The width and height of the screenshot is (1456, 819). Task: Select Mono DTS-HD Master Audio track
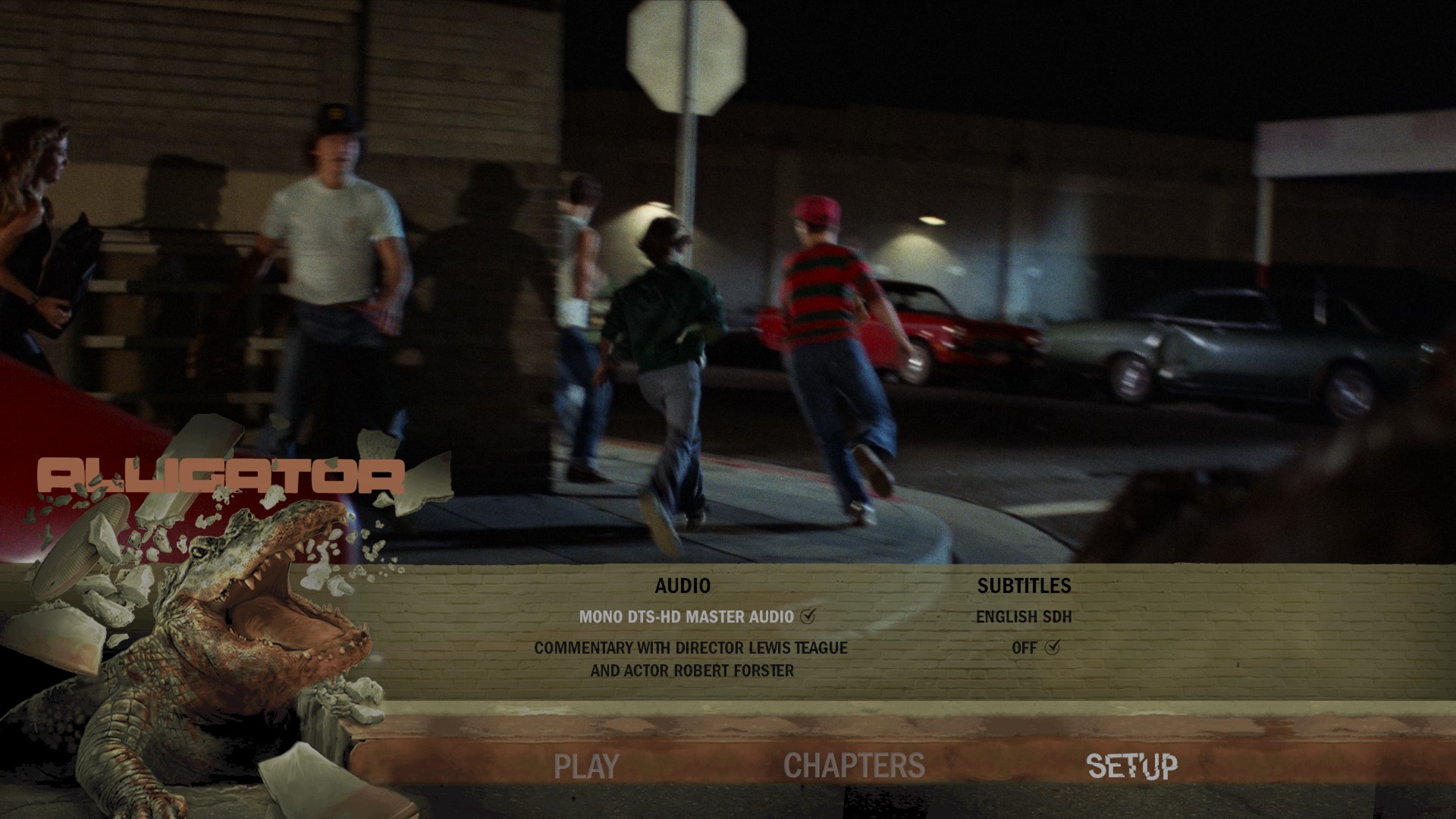point(687,617)
